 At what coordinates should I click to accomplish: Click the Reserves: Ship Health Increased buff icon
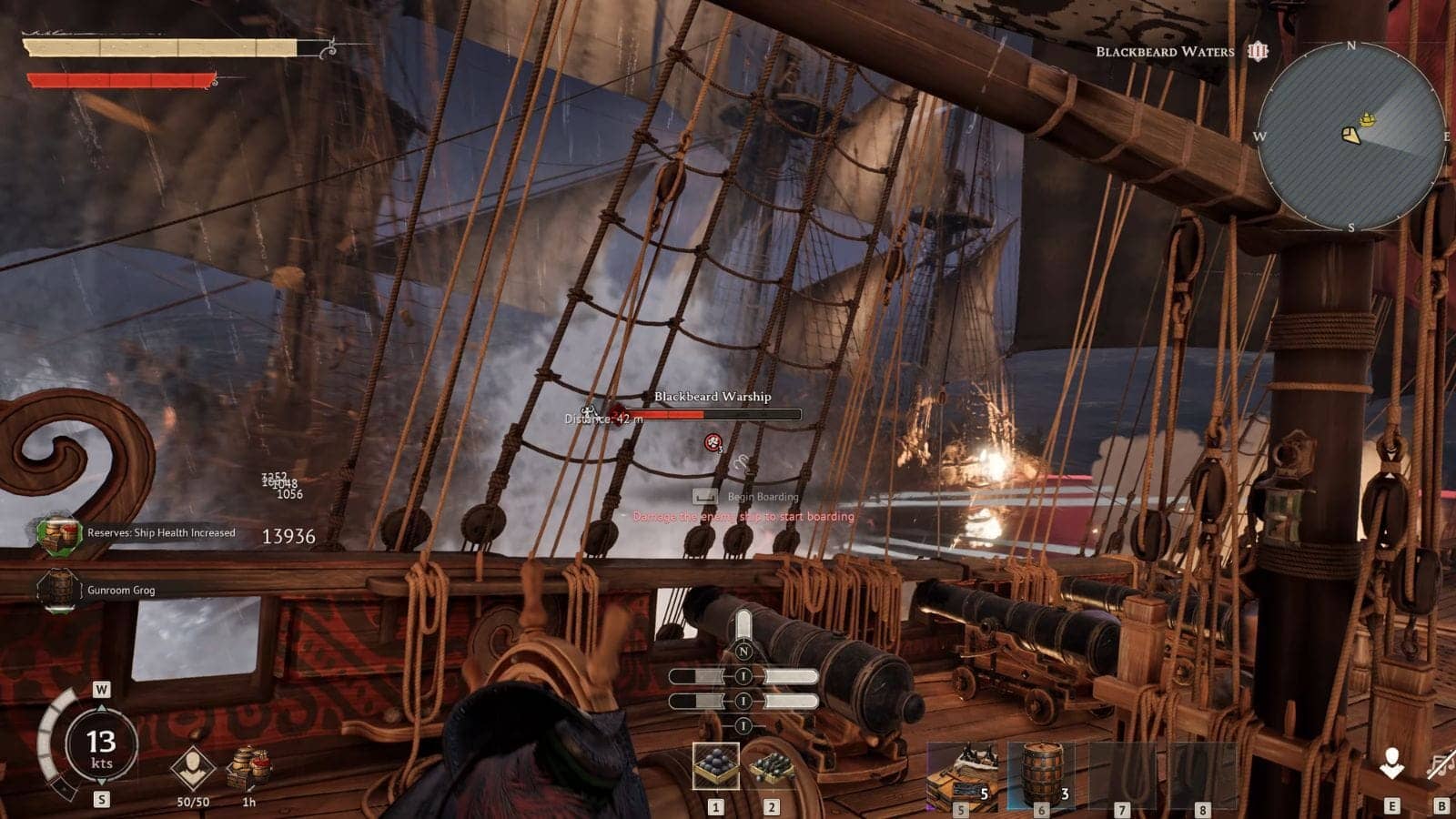59,533
